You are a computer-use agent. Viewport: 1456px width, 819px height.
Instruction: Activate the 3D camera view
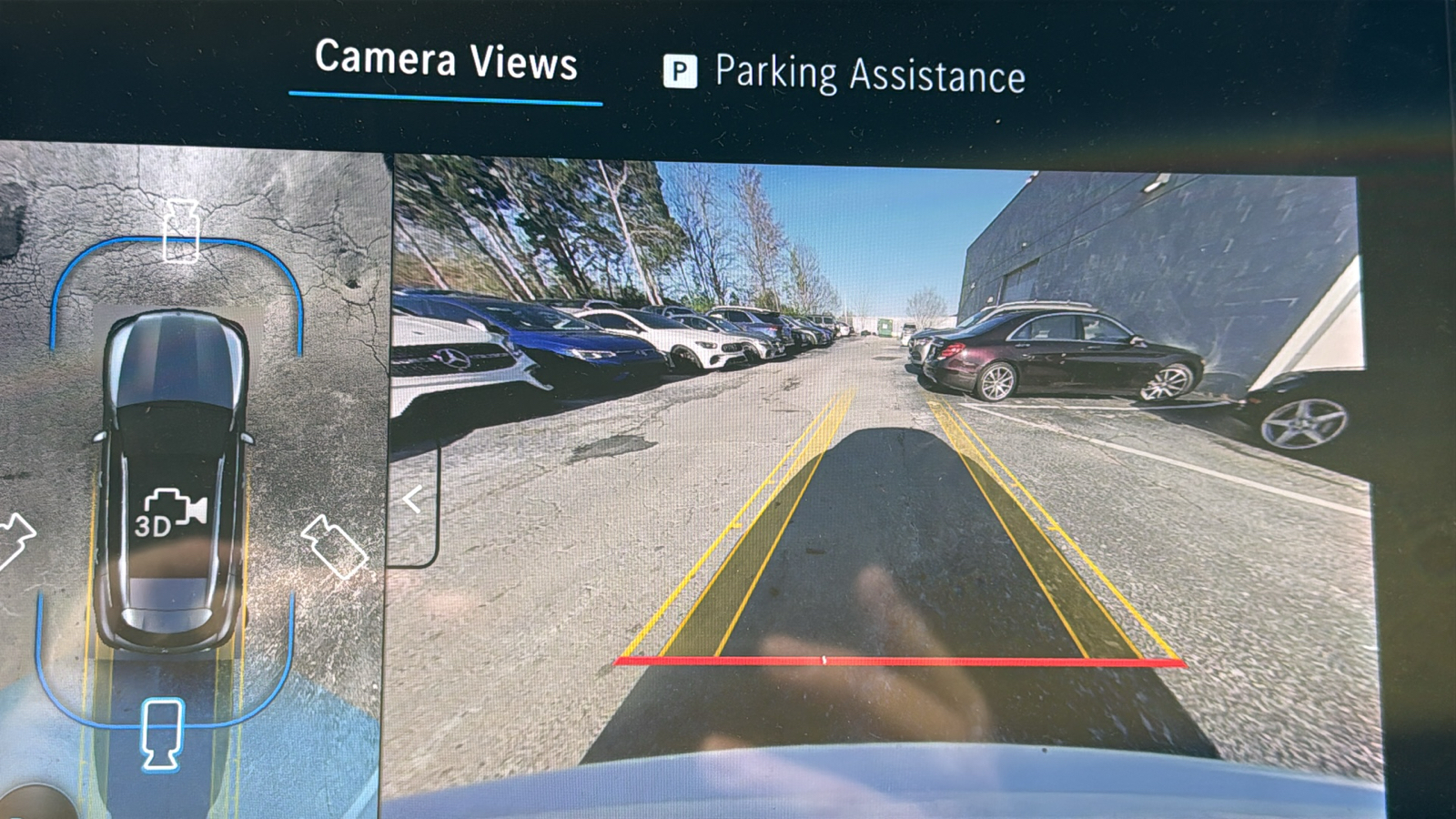click(x=170, y=515)
